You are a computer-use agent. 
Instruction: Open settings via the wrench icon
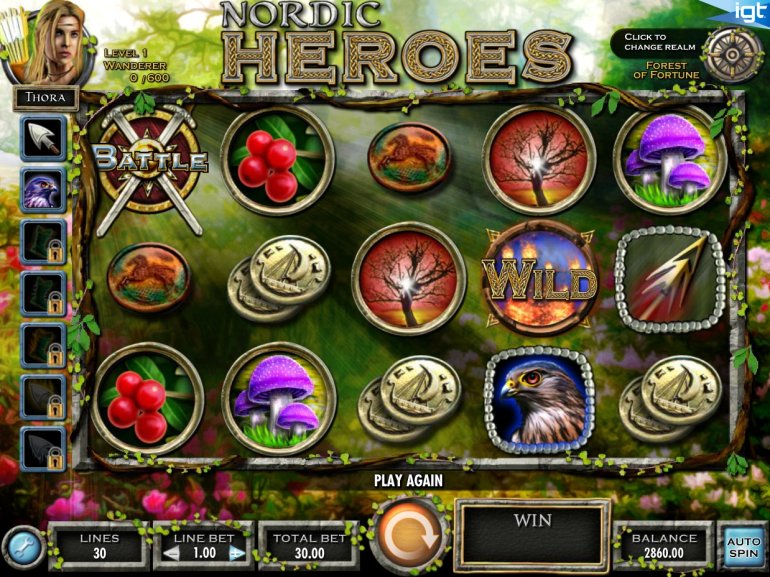(x=21, y=546)
